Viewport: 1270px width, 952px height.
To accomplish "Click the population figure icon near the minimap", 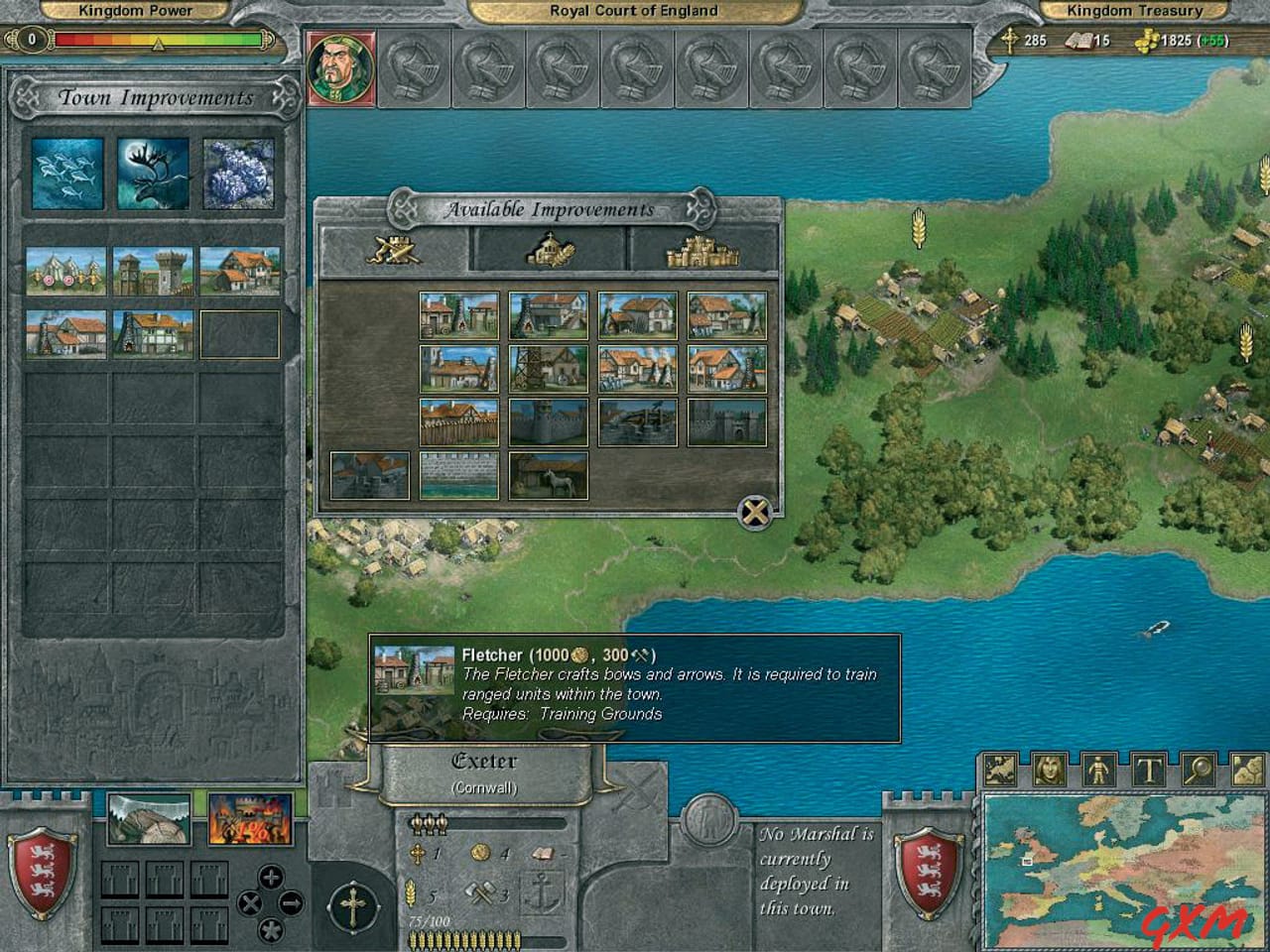I will coord(1096,768).
